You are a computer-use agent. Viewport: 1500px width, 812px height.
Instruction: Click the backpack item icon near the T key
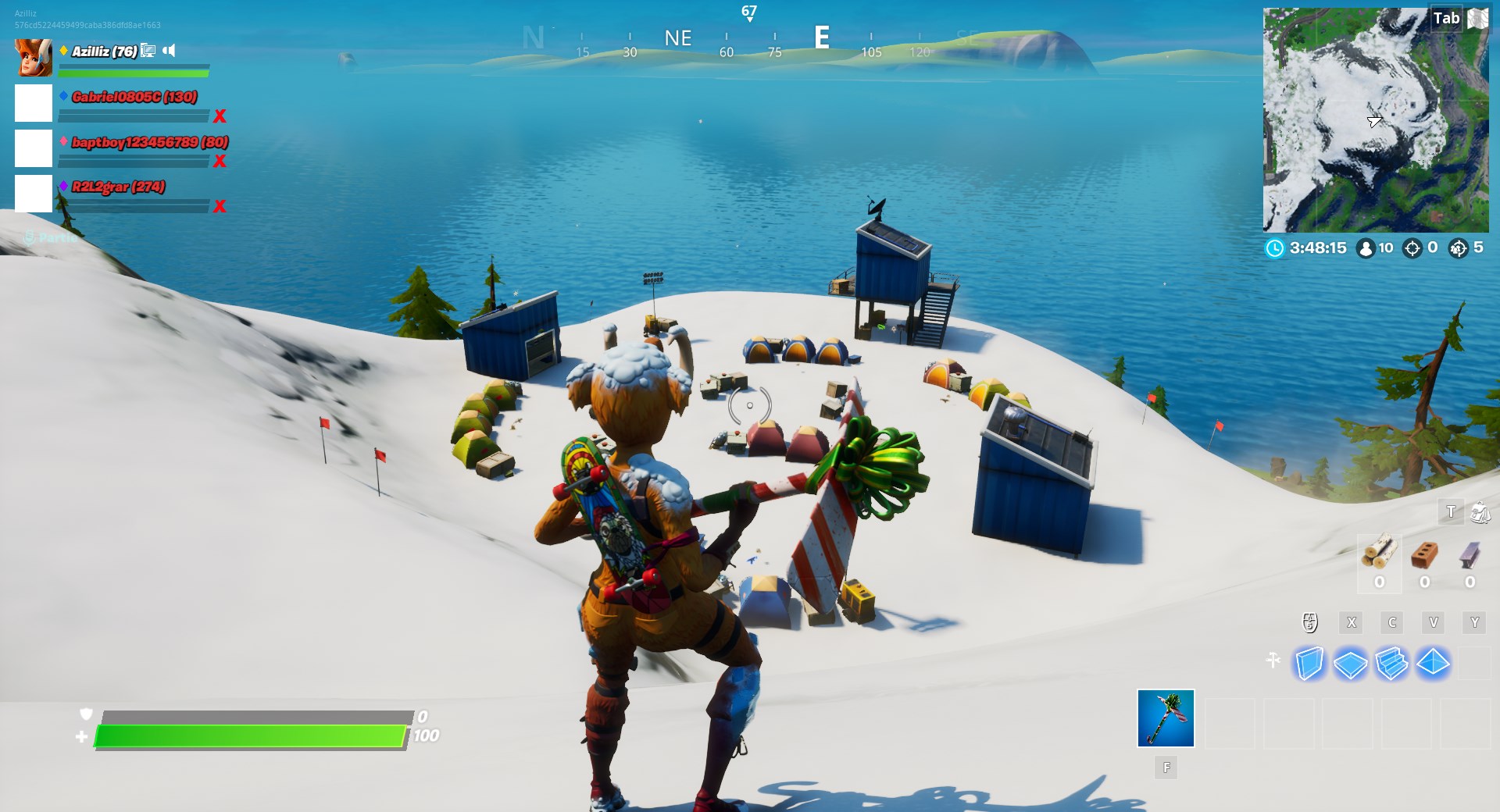(x=1479, y=514)
